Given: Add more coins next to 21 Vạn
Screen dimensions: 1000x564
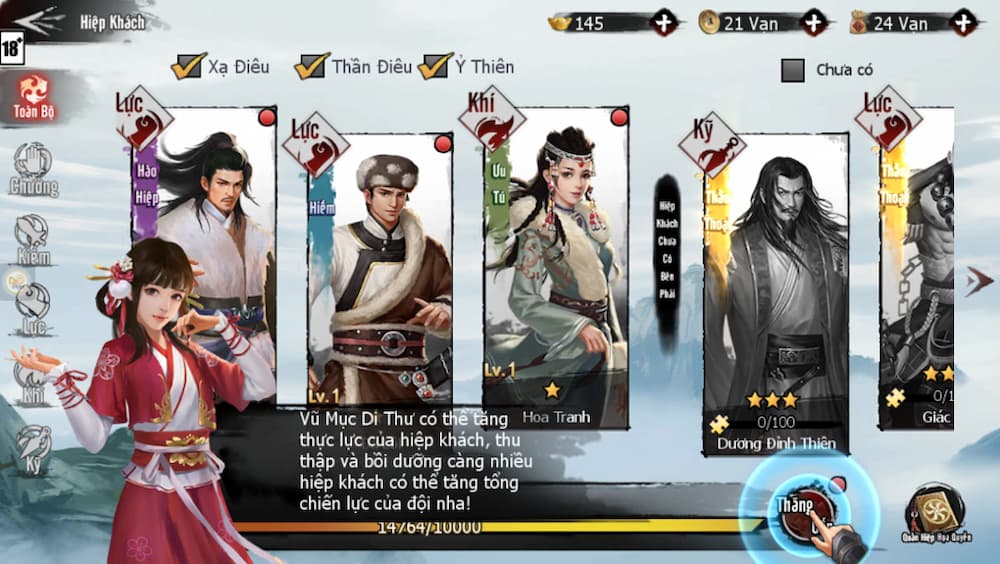Looking at the screenshot, I should (x=815, y=22).
